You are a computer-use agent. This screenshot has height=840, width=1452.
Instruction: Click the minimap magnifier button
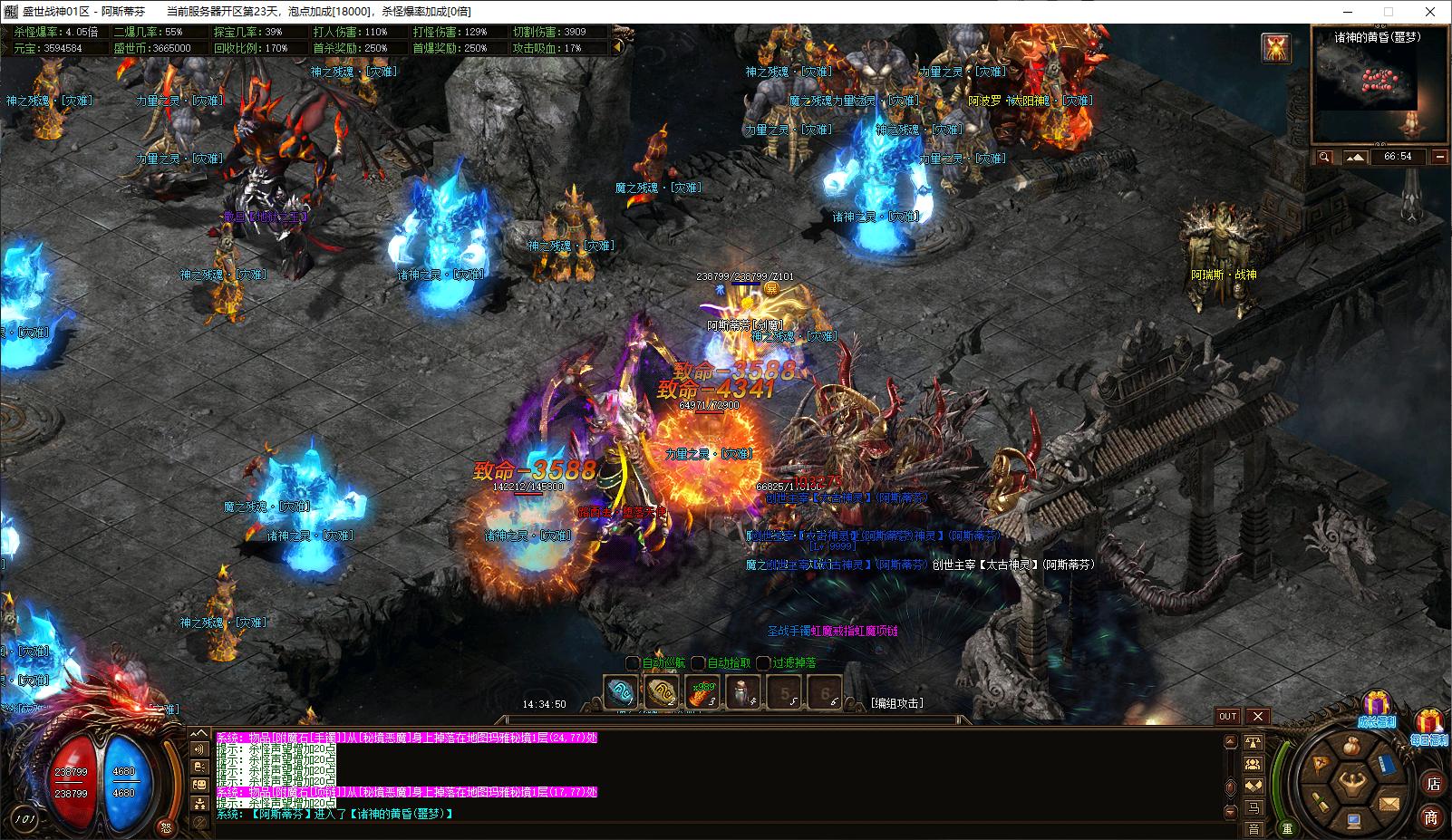1324,157
